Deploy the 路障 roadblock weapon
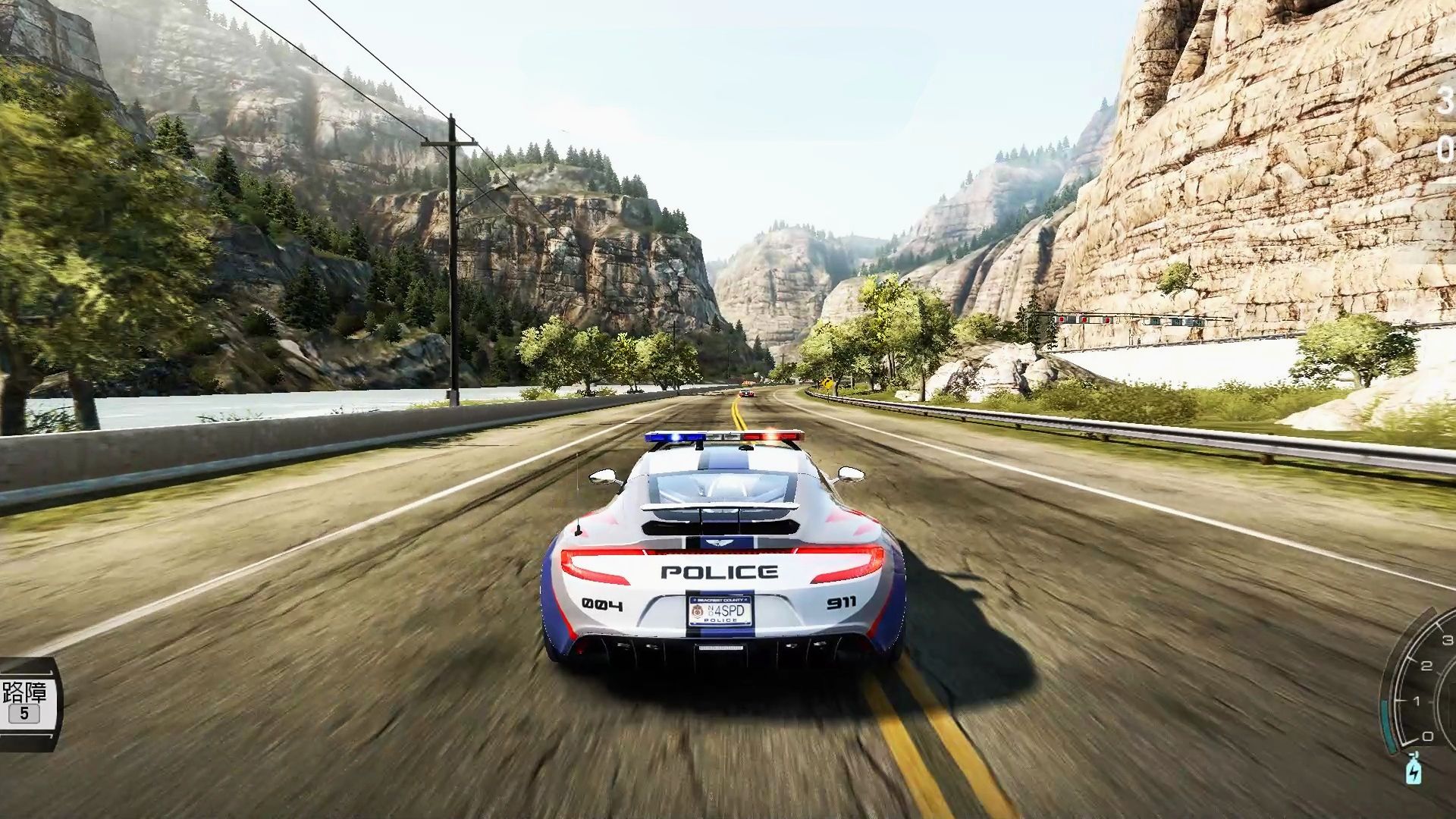This screenshot has height=819, width=1456. (25, 702)
